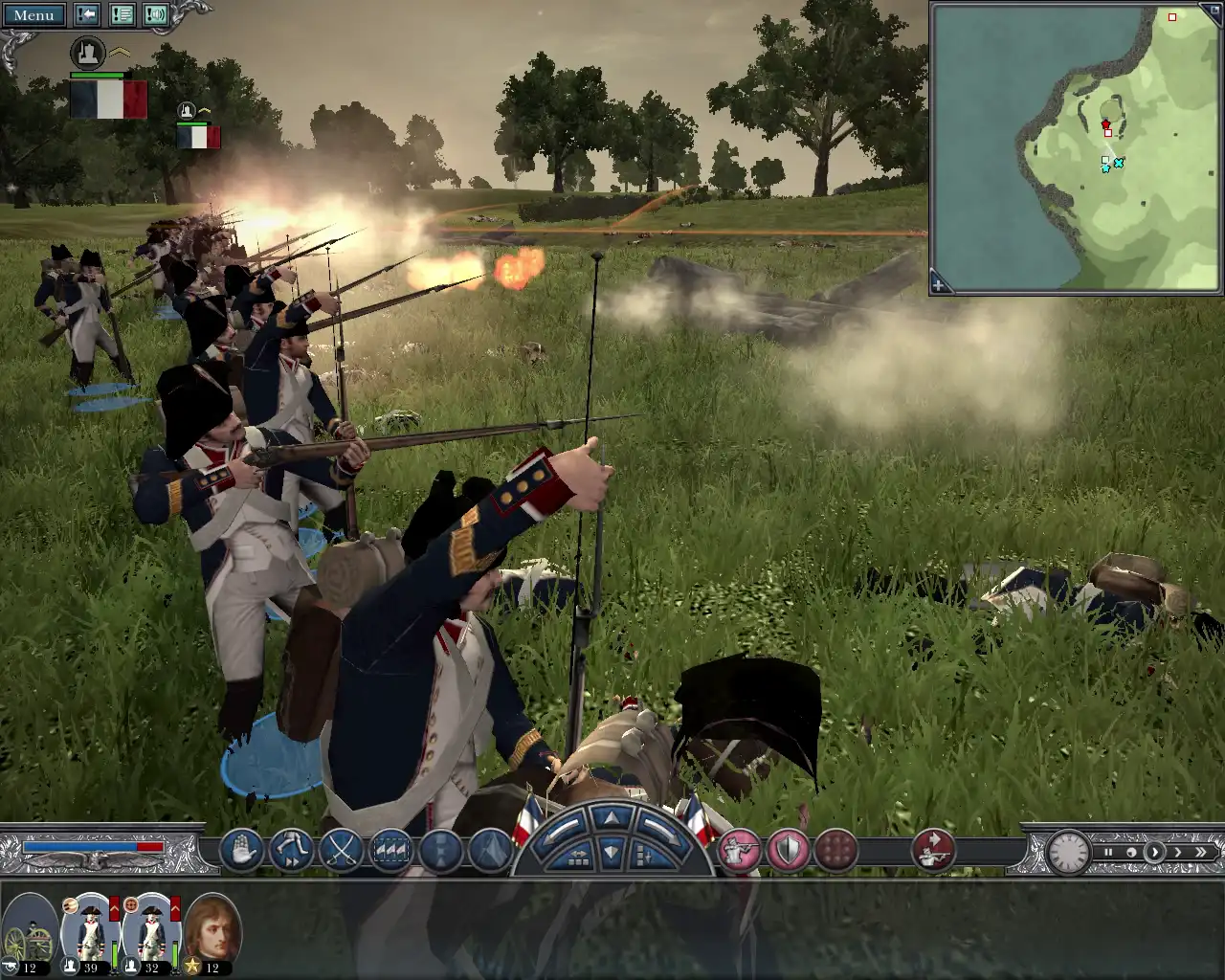Click the battlefield minimap

[1076, 148]
